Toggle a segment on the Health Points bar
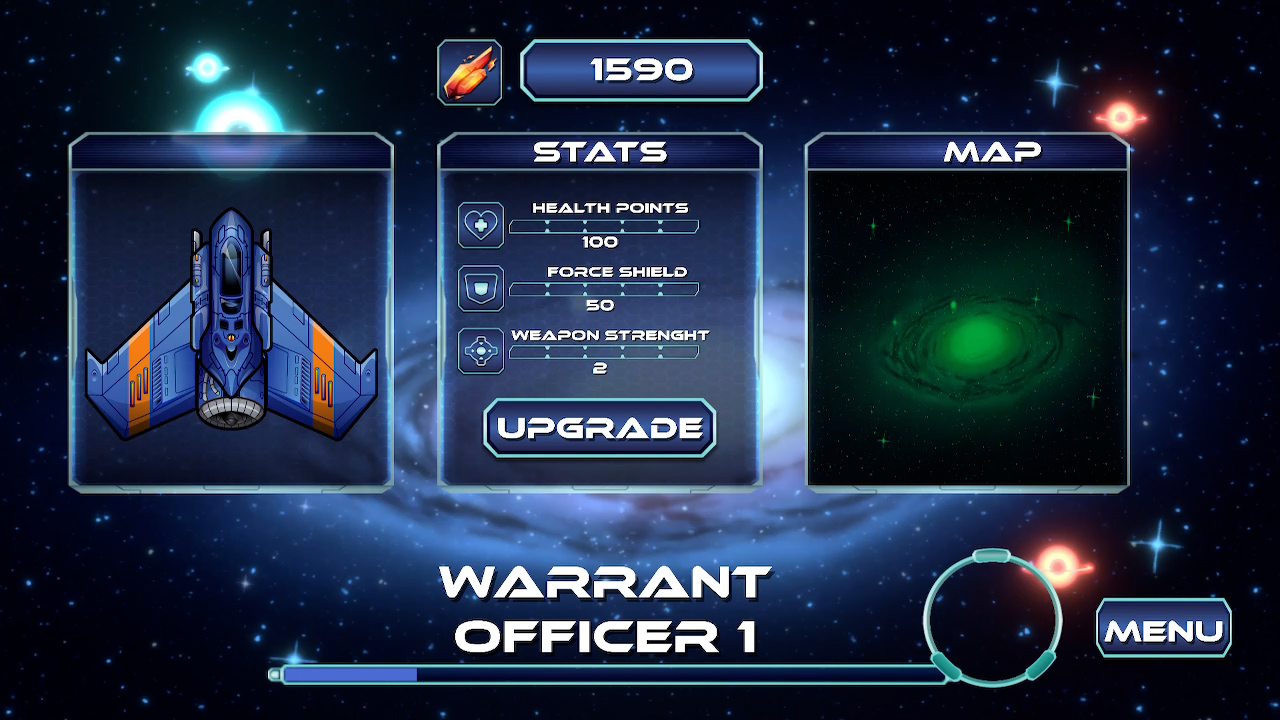 [x=604, y=226]
